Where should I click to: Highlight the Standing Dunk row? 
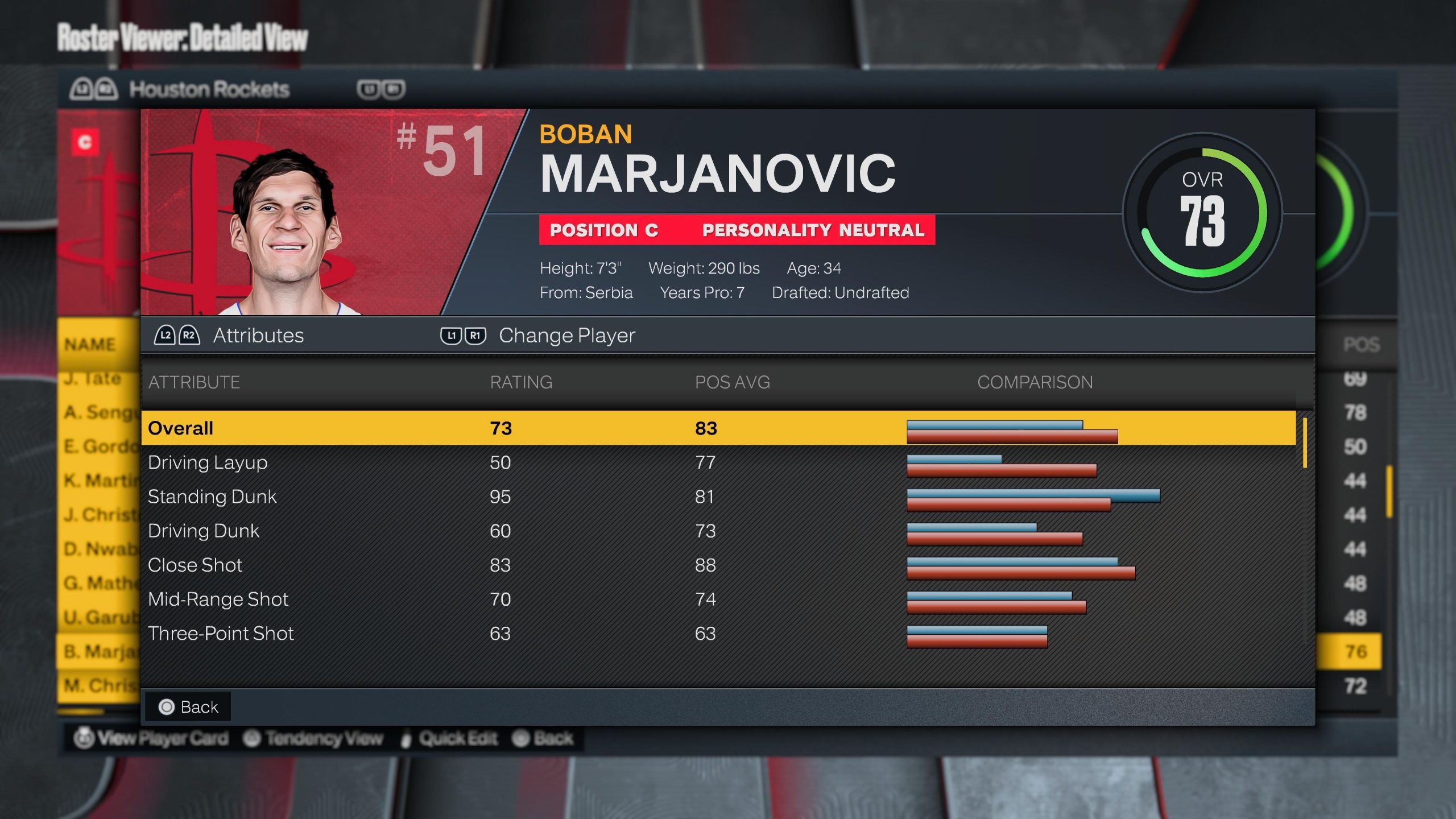point(718,497)
